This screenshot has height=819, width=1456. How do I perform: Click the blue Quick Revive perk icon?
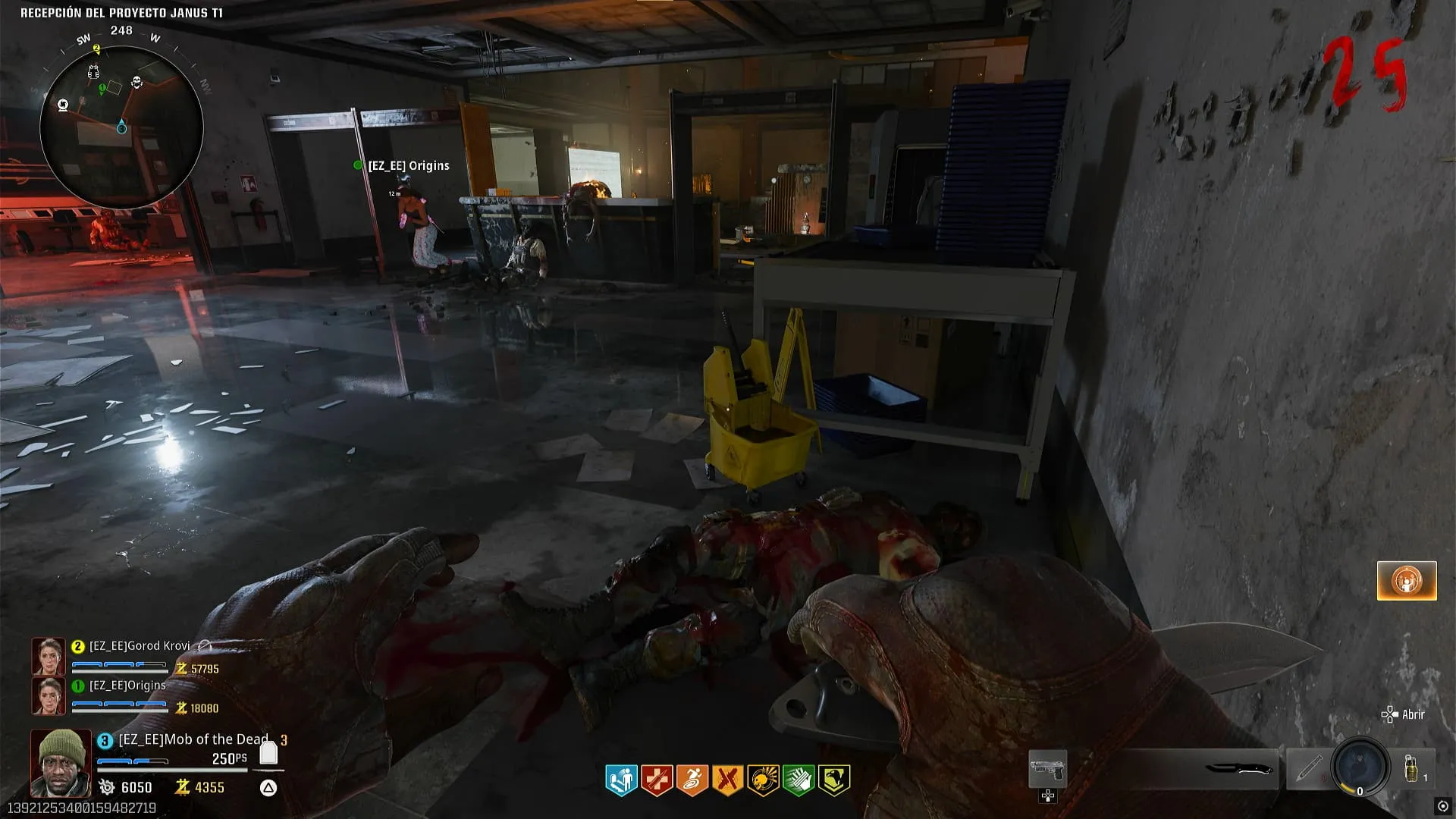[621, 780]
